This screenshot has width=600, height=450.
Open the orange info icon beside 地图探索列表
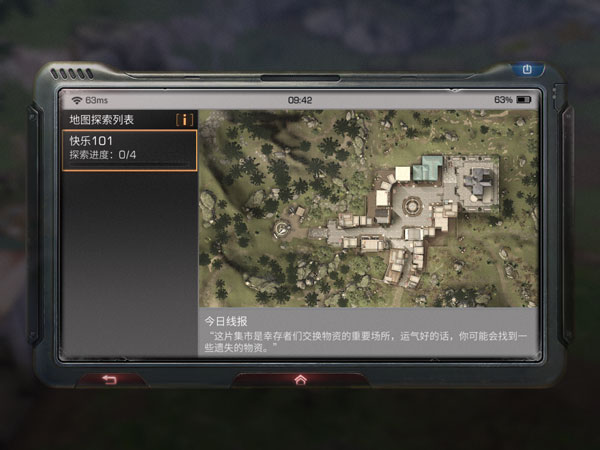coord(184,120)
